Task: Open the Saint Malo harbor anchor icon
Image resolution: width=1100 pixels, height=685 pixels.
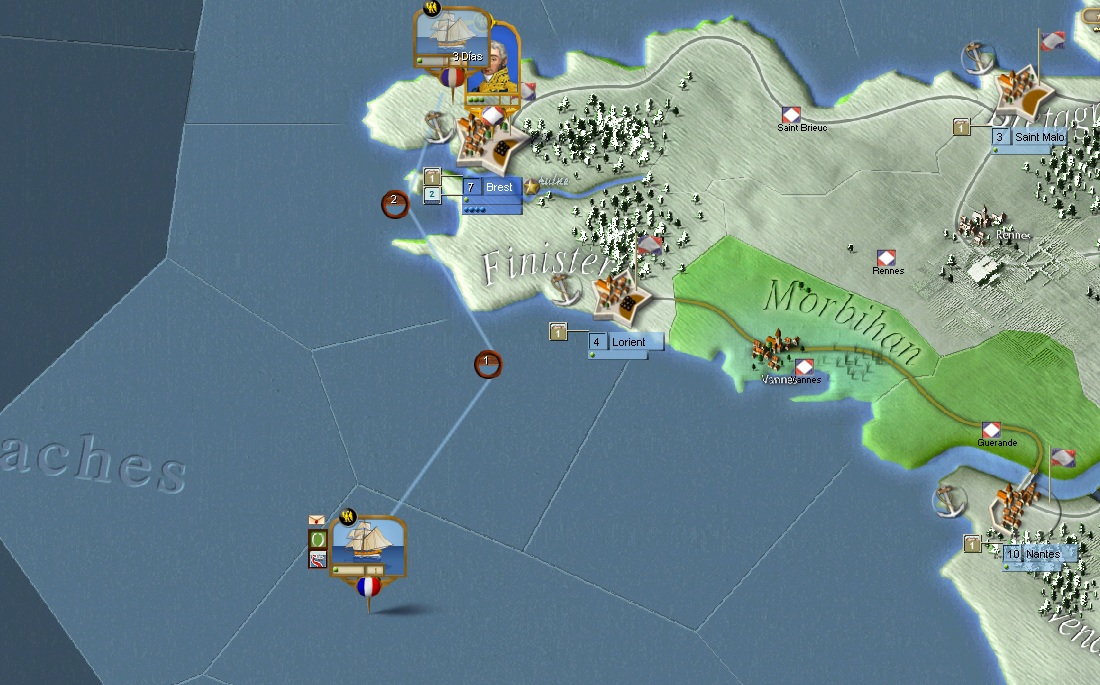Action: [975, 59]
